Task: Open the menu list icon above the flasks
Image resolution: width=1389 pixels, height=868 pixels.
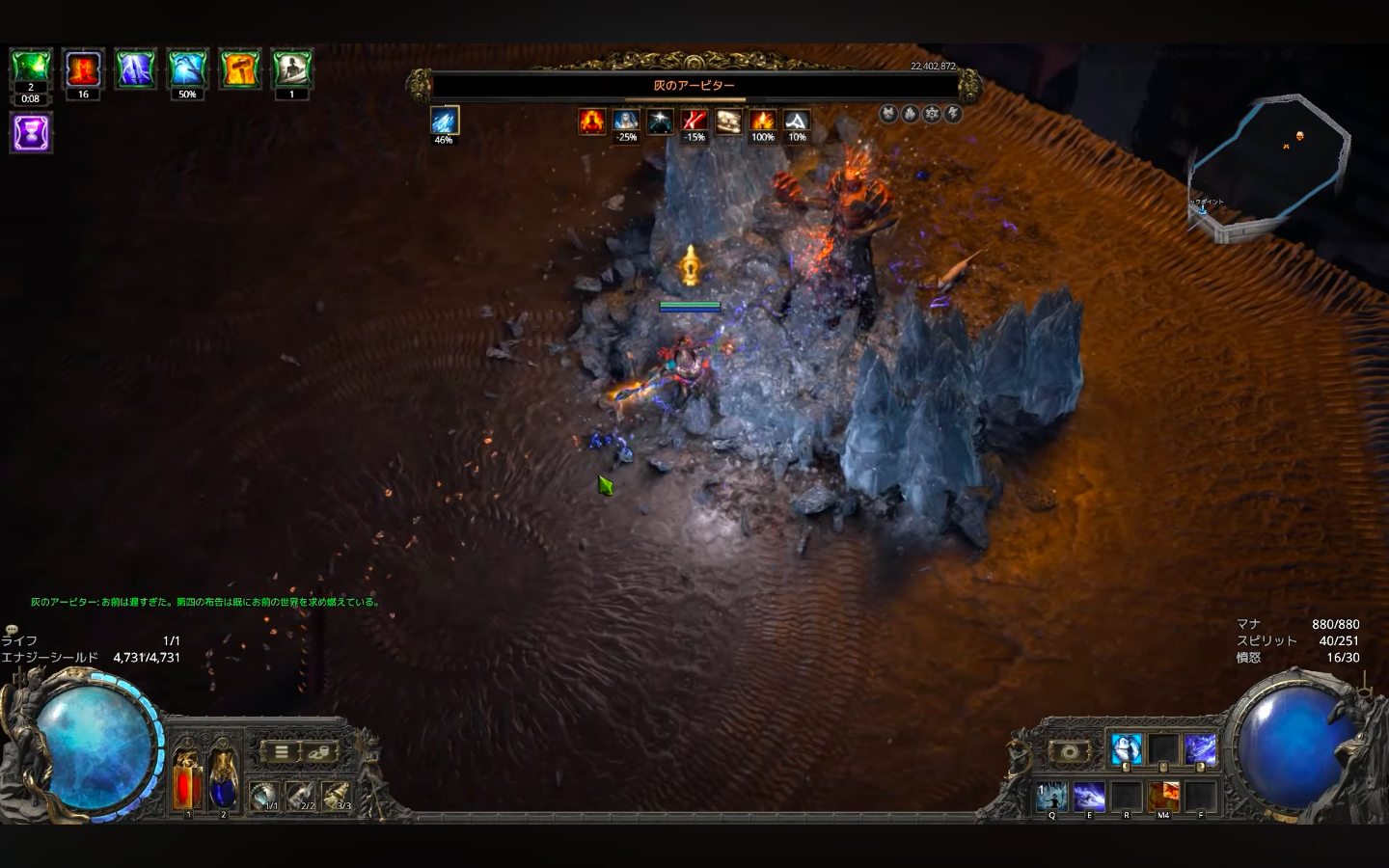Action: [x=281, y=751]
